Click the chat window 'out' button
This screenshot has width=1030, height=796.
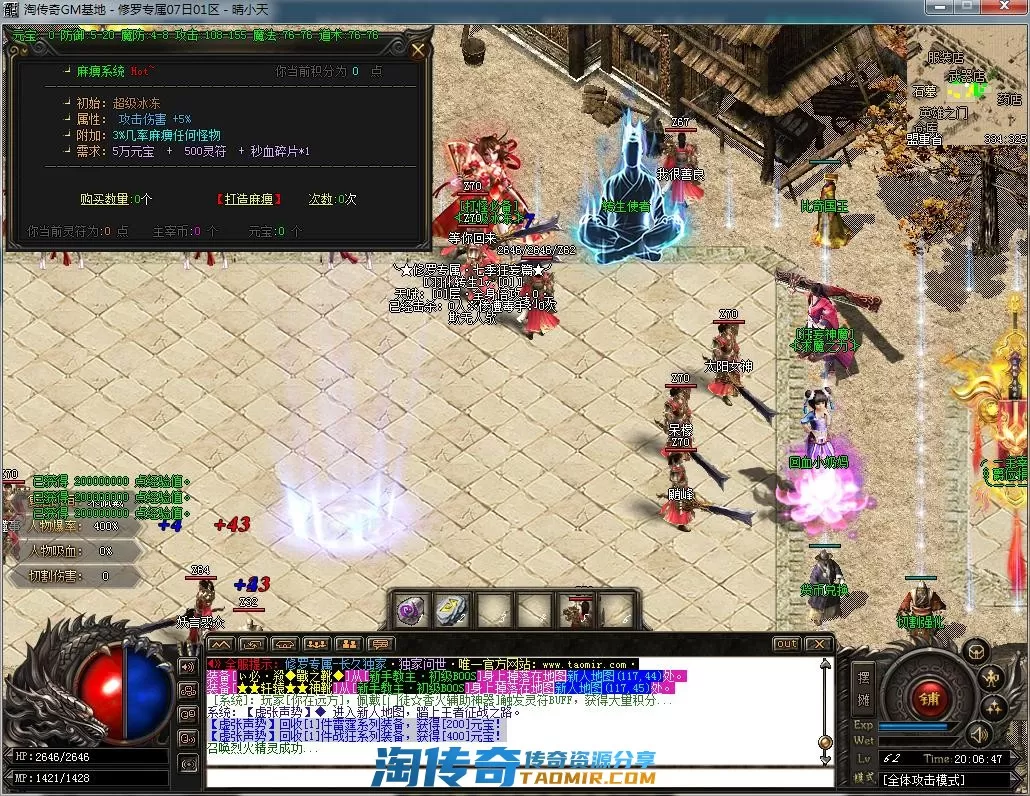tap(787, 644)
